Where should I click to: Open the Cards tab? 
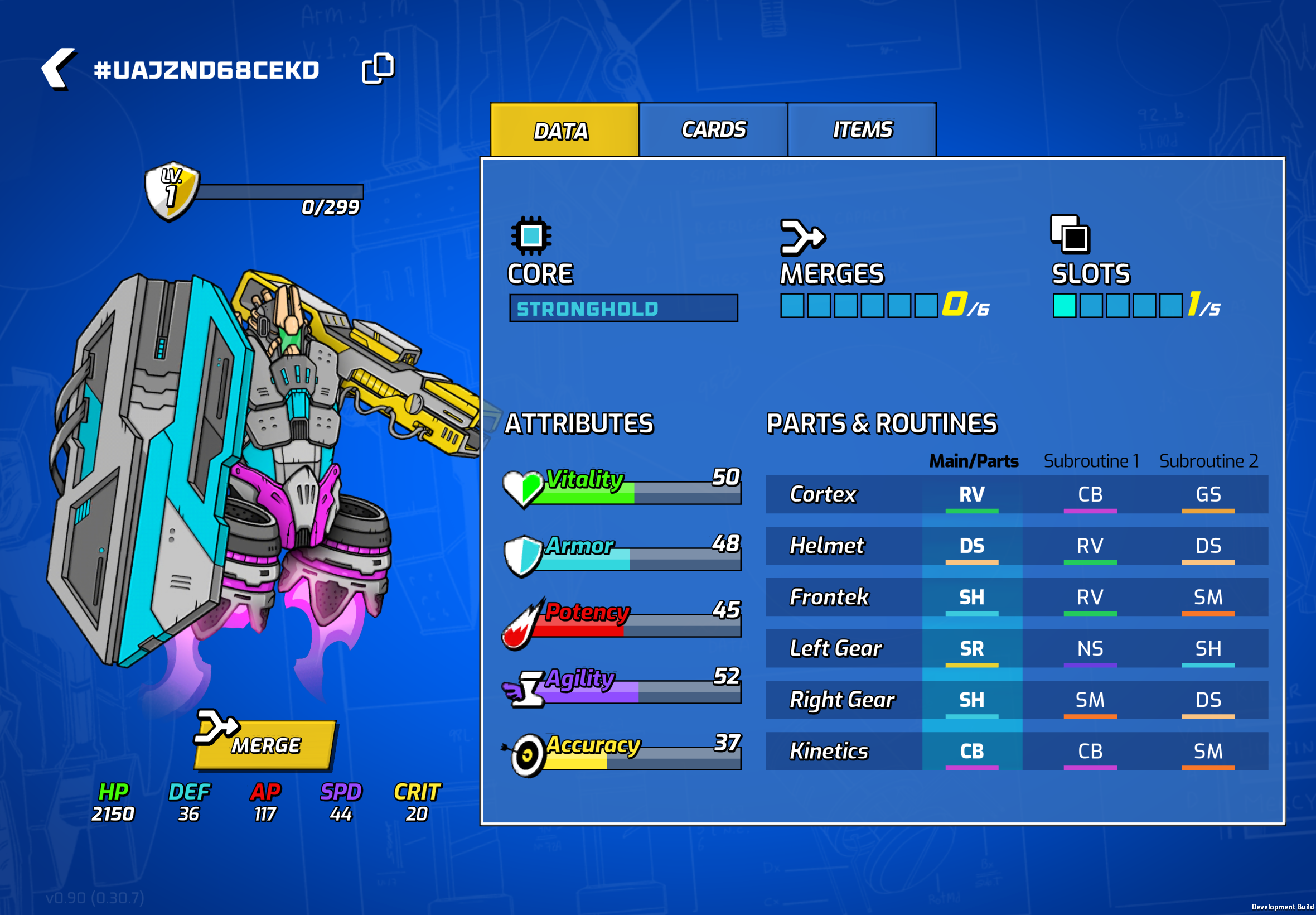click(713, 129)
